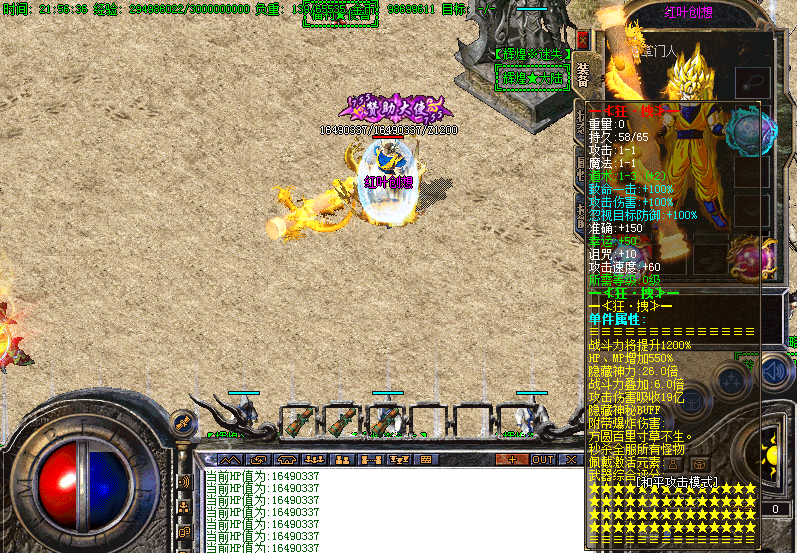Image resolution: width=797 pixels, height=553 pixels.
Task: Click the orange plus button on chat bar
Action: coord(513,459)
